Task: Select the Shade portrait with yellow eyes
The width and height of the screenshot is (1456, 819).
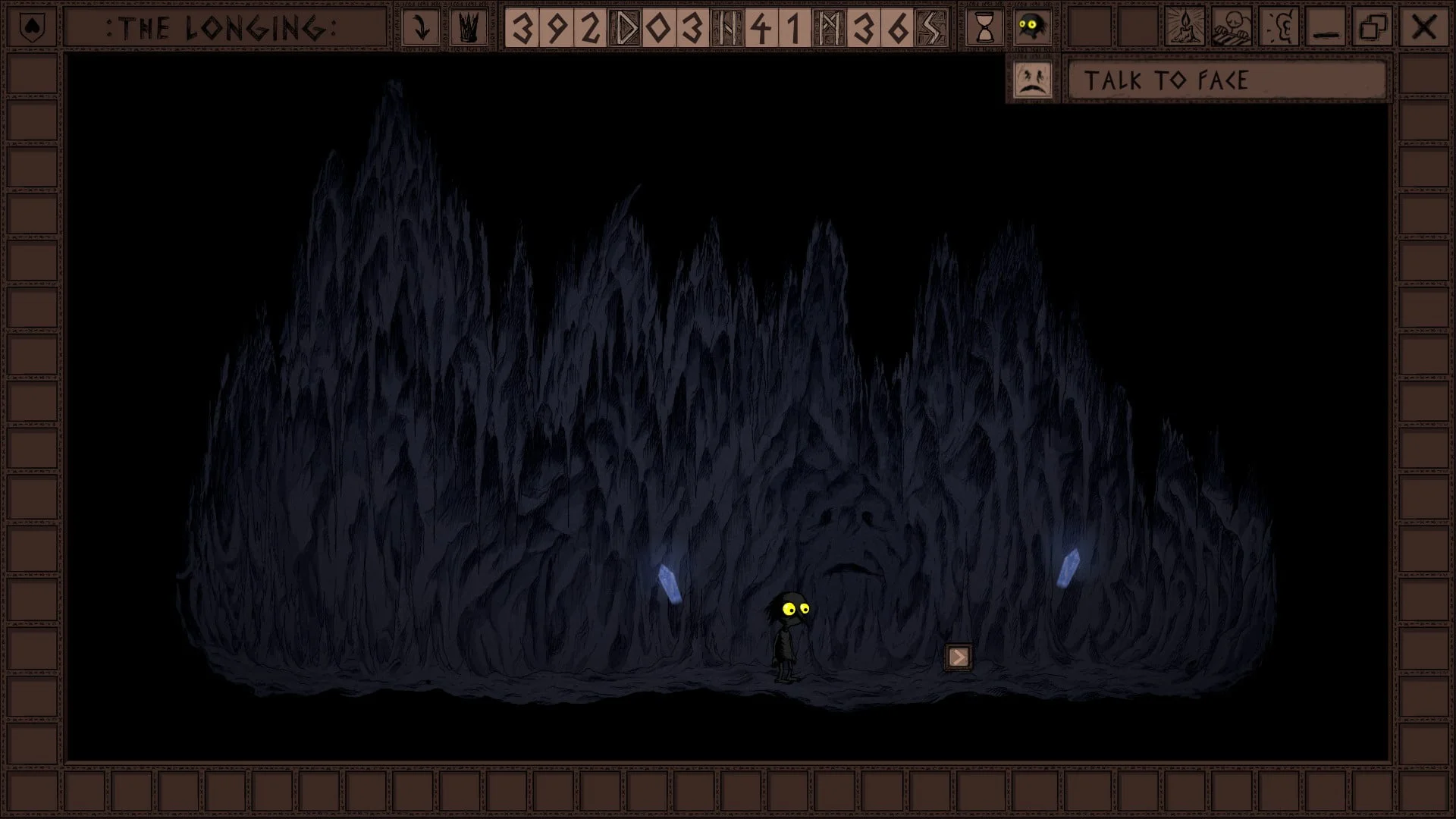Action: 1031,29
